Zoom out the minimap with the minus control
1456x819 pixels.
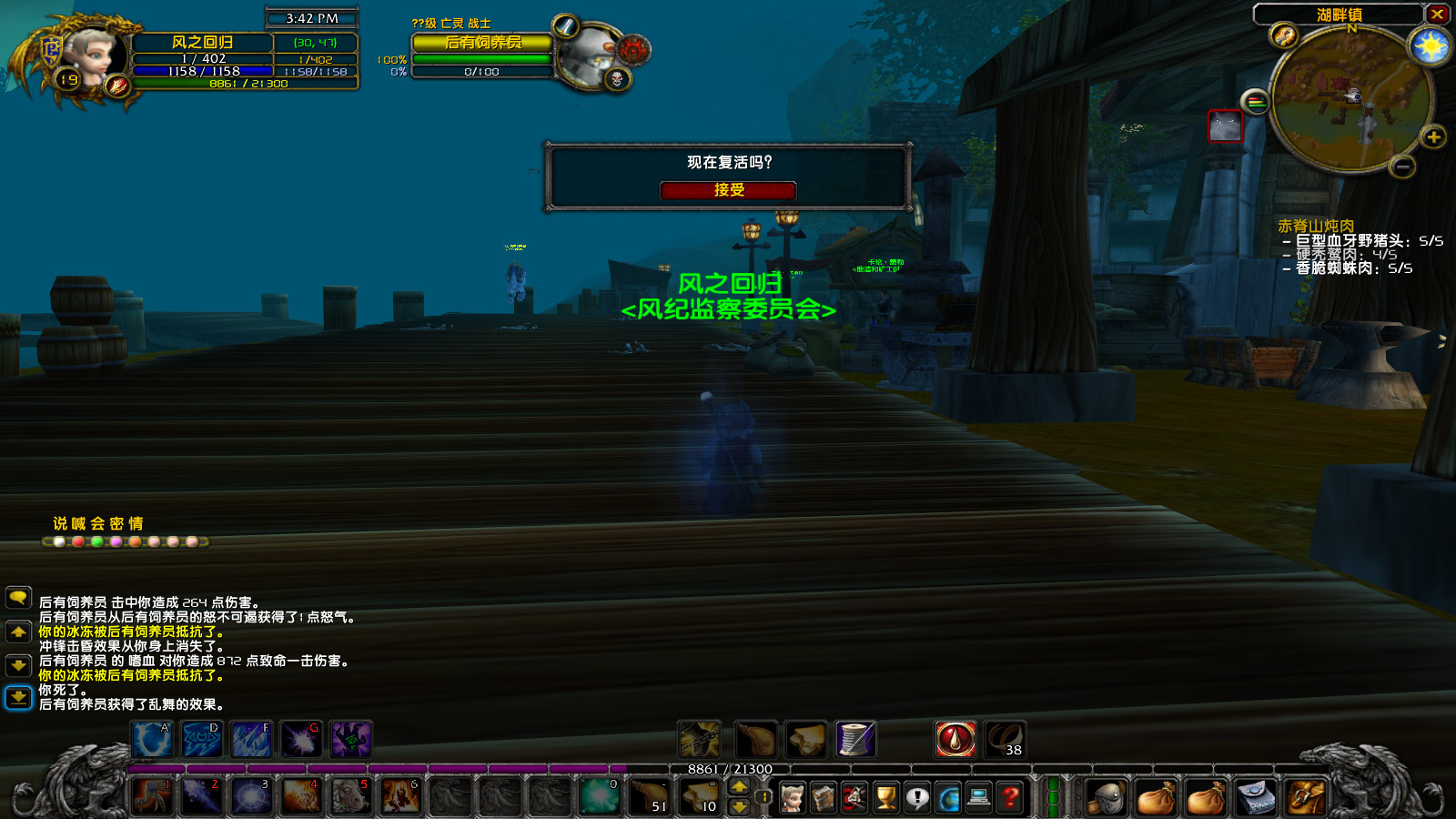tap(1403, 167)
